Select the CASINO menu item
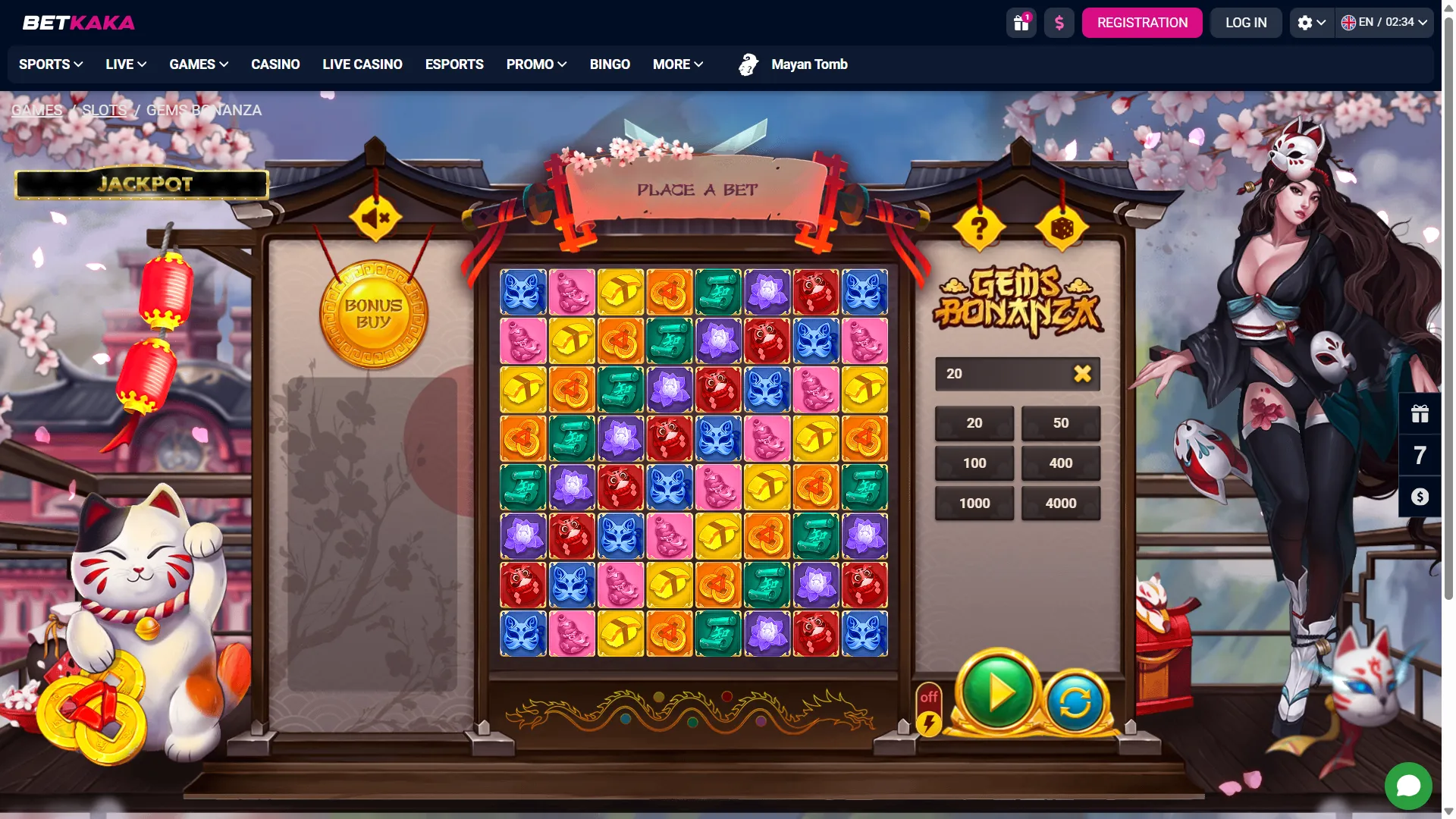The height and width of the screenshot is (819, 1456). coord(275,64)
